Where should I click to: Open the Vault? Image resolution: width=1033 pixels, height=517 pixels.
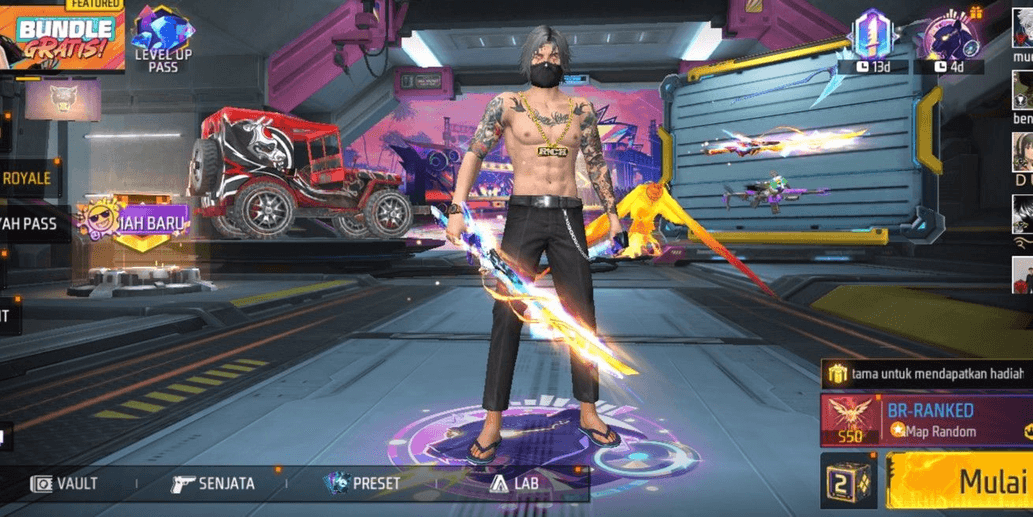65,484
